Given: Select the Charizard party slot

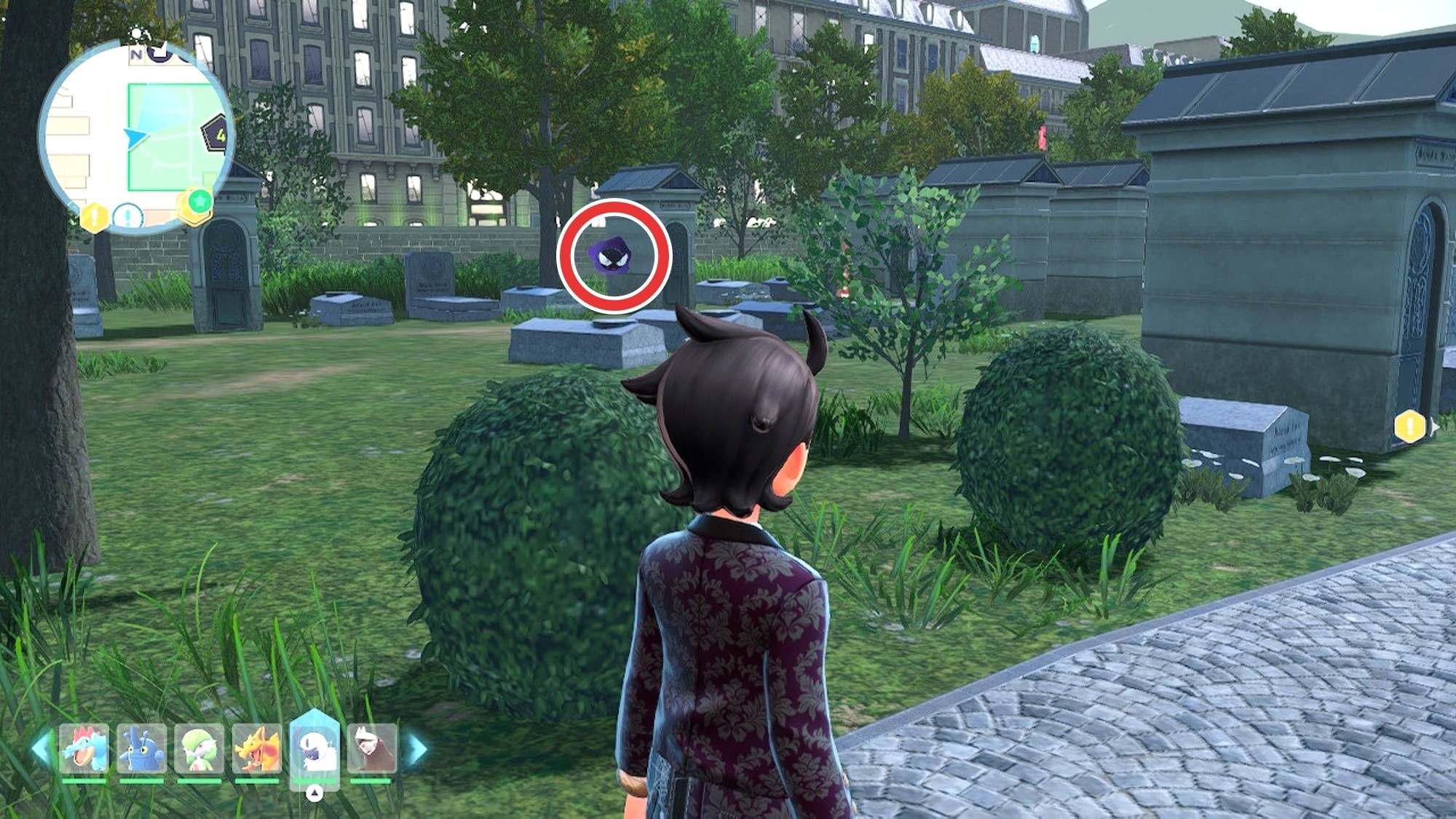Looking at the screenshot, I should tap(256, 748).
